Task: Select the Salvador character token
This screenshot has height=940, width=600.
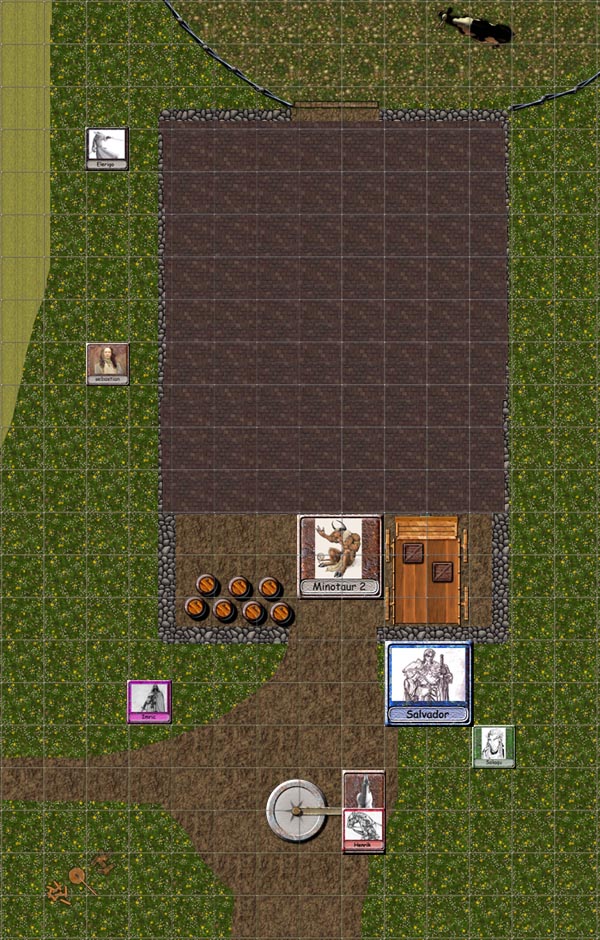Action: click(x=429, y=683)
